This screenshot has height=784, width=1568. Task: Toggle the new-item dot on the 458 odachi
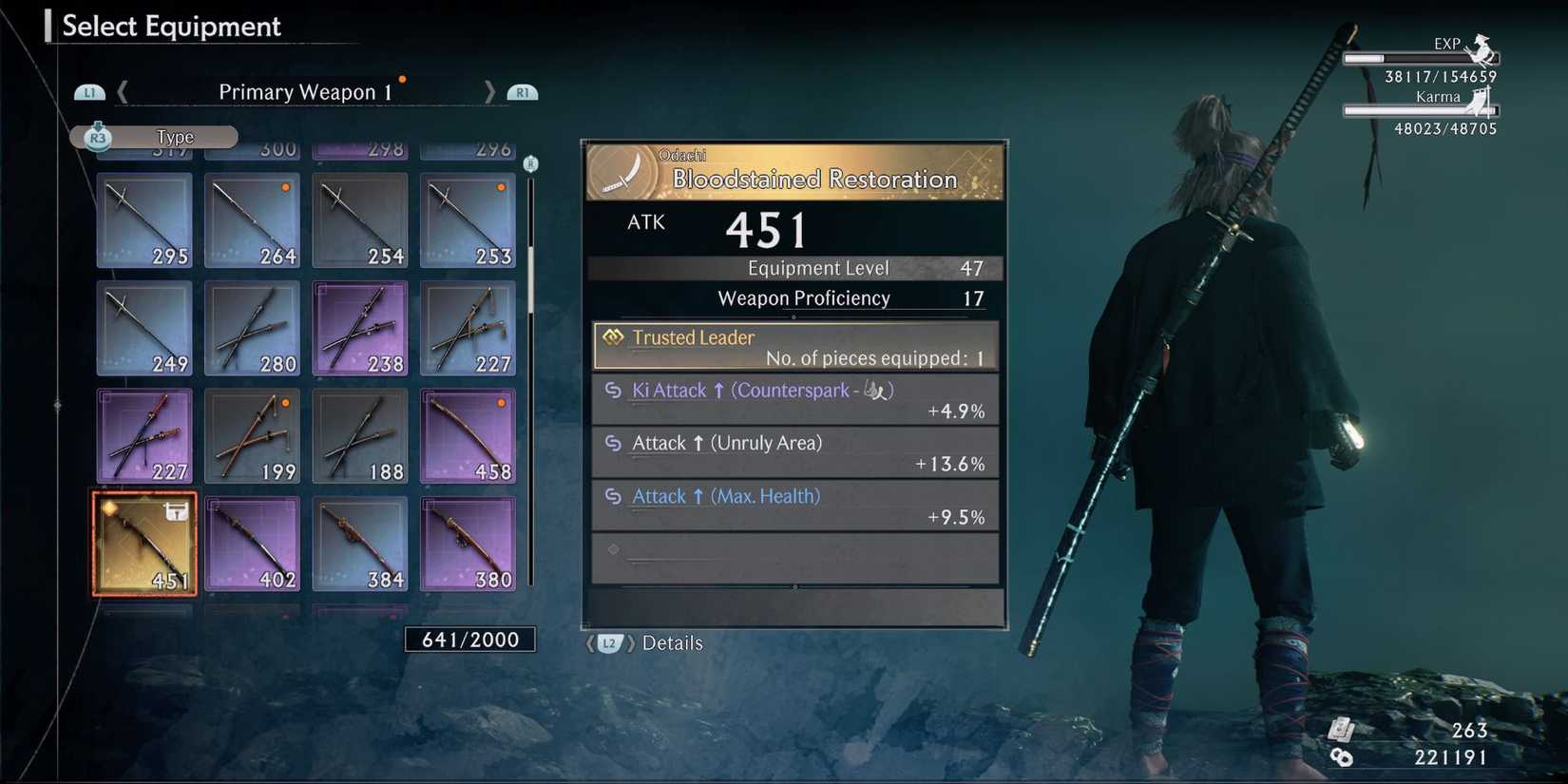[x=502, y=404]
